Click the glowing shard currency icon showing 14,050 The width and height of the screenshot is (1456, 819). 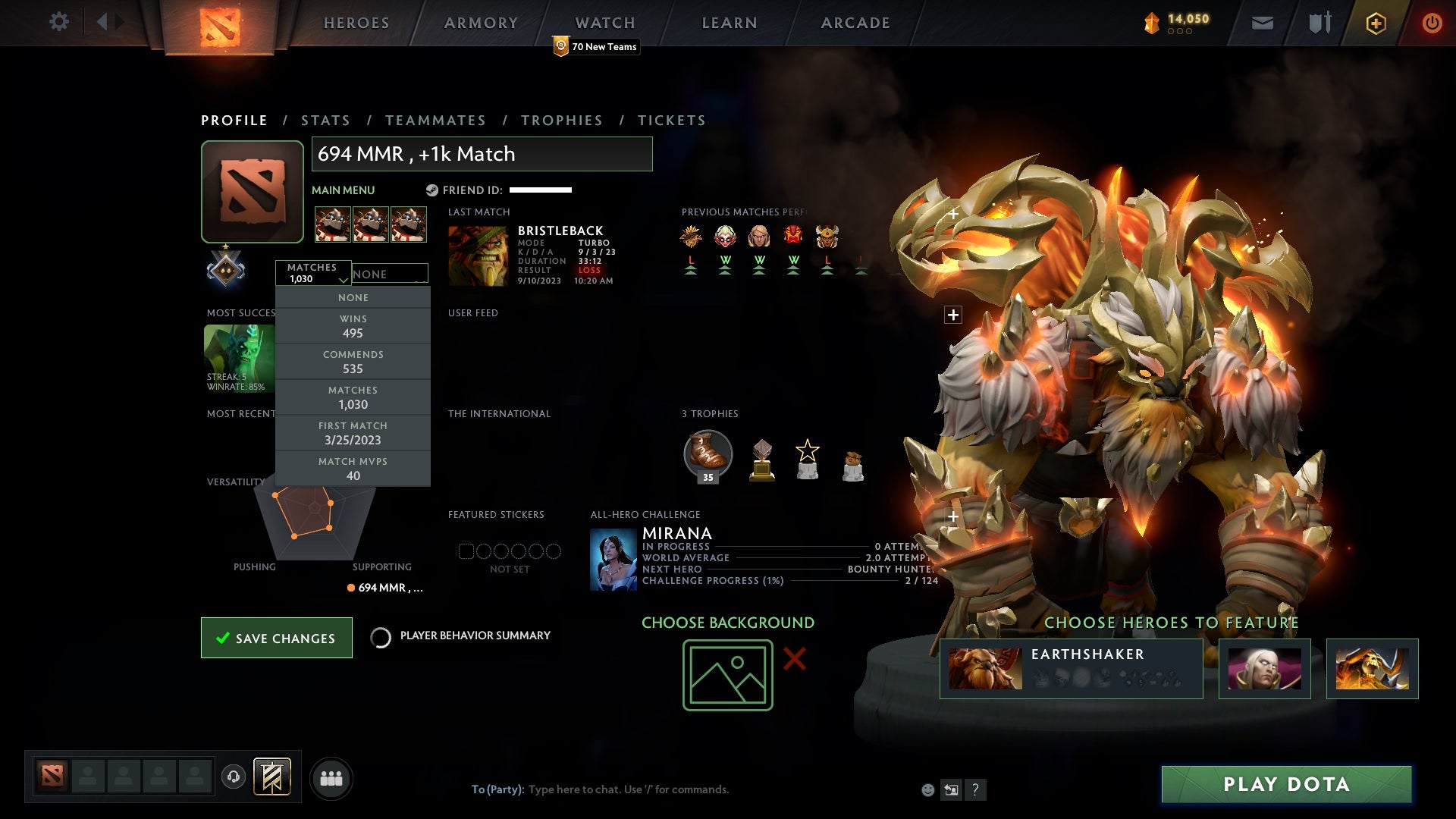1151,23
